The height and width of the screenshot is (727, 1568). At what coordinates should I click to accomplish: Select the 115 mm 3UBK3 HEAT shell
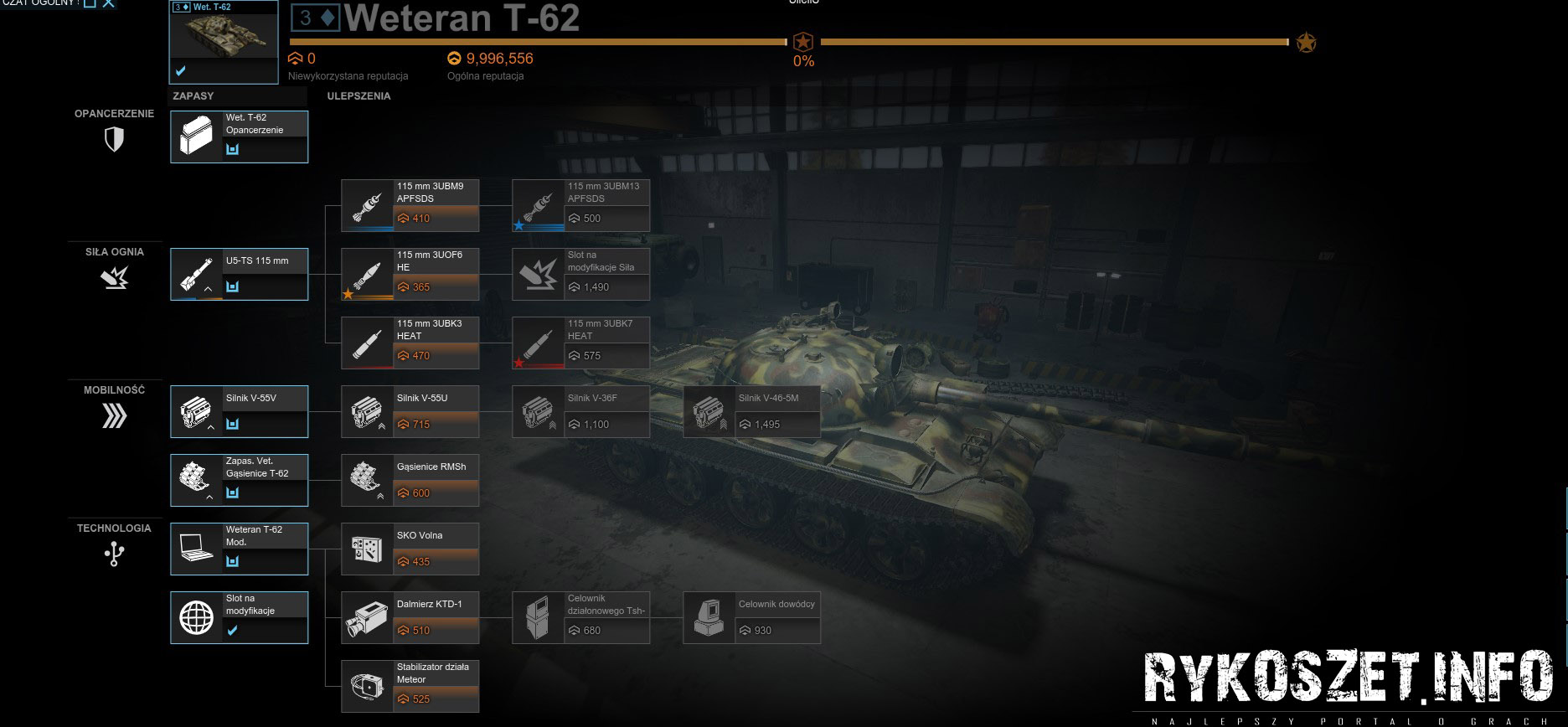(x=410, y=343)
